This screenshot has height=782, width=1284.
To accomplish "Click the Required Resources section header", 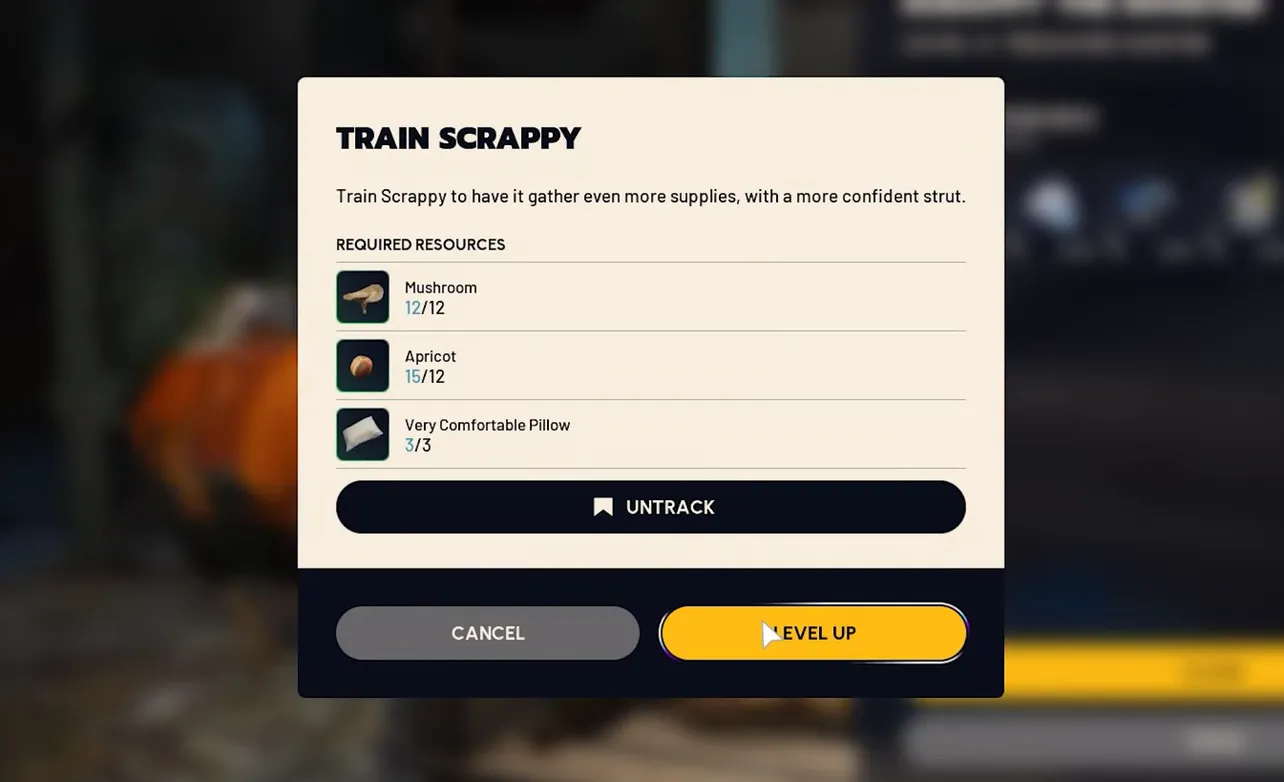I will tap(420, 244).
